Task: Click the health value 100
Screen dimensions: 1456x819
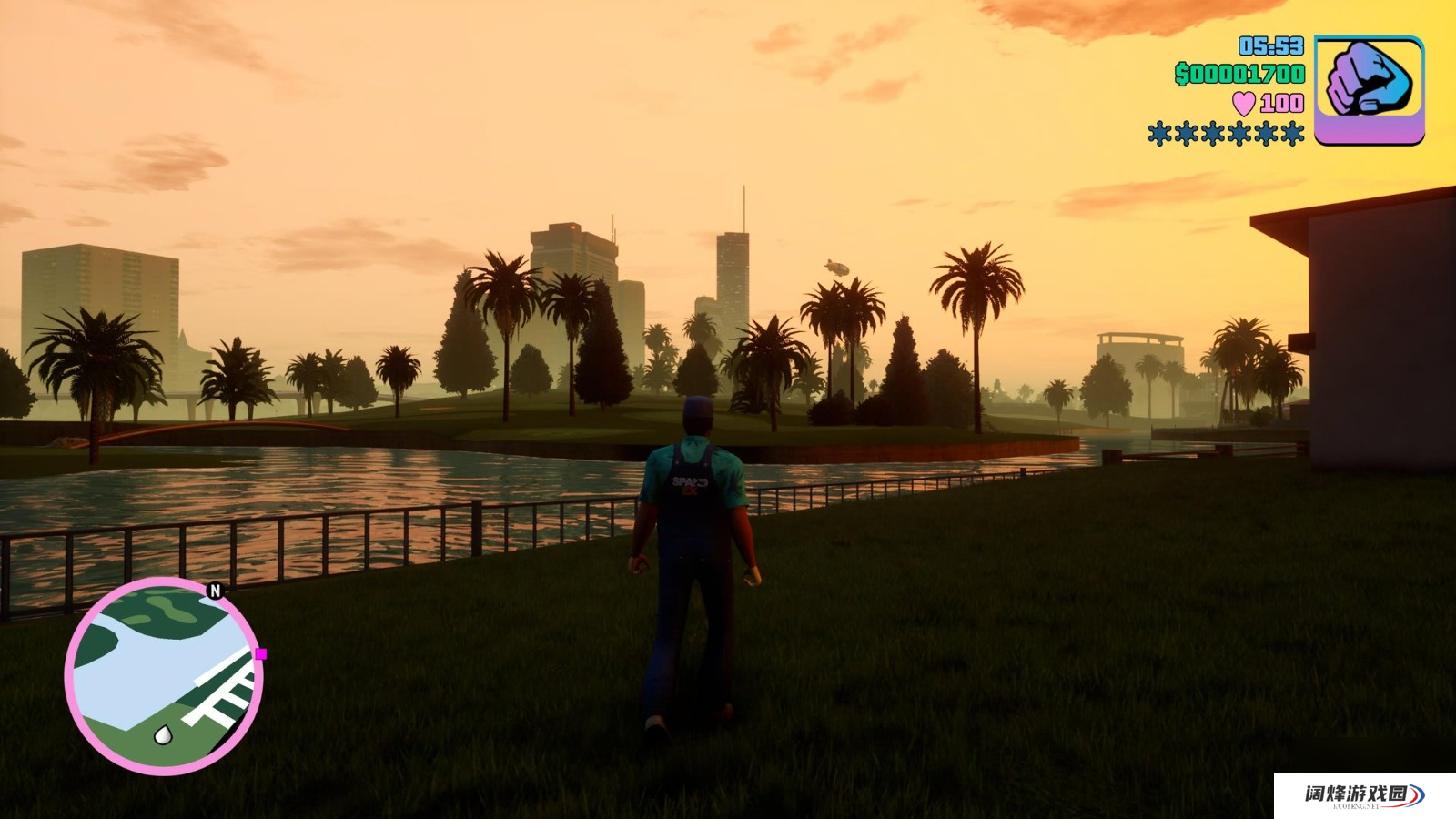Action: pos(1281,103)
